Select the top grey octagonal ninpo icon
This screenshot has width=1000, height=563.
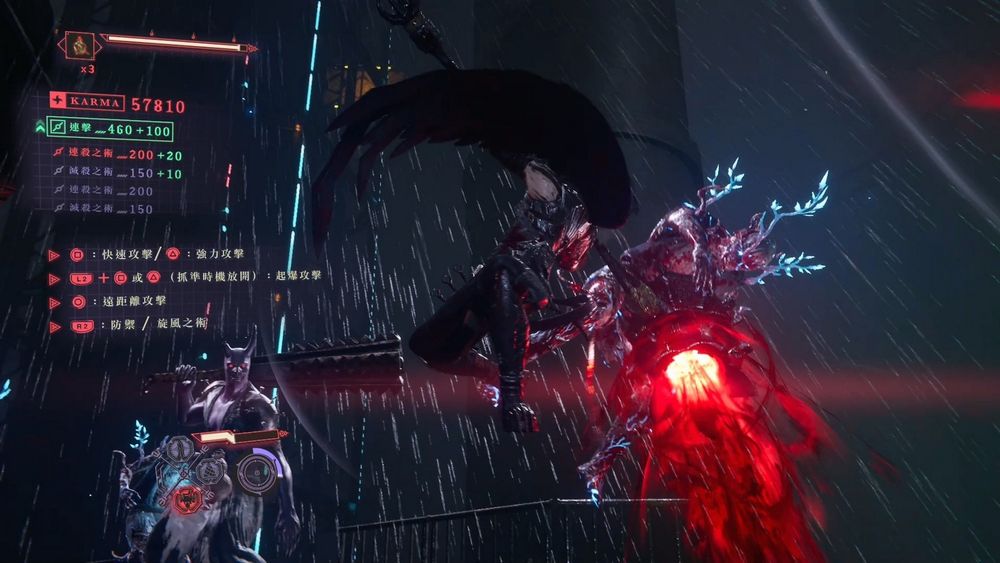pyautogui.click(x=181, y=449)
